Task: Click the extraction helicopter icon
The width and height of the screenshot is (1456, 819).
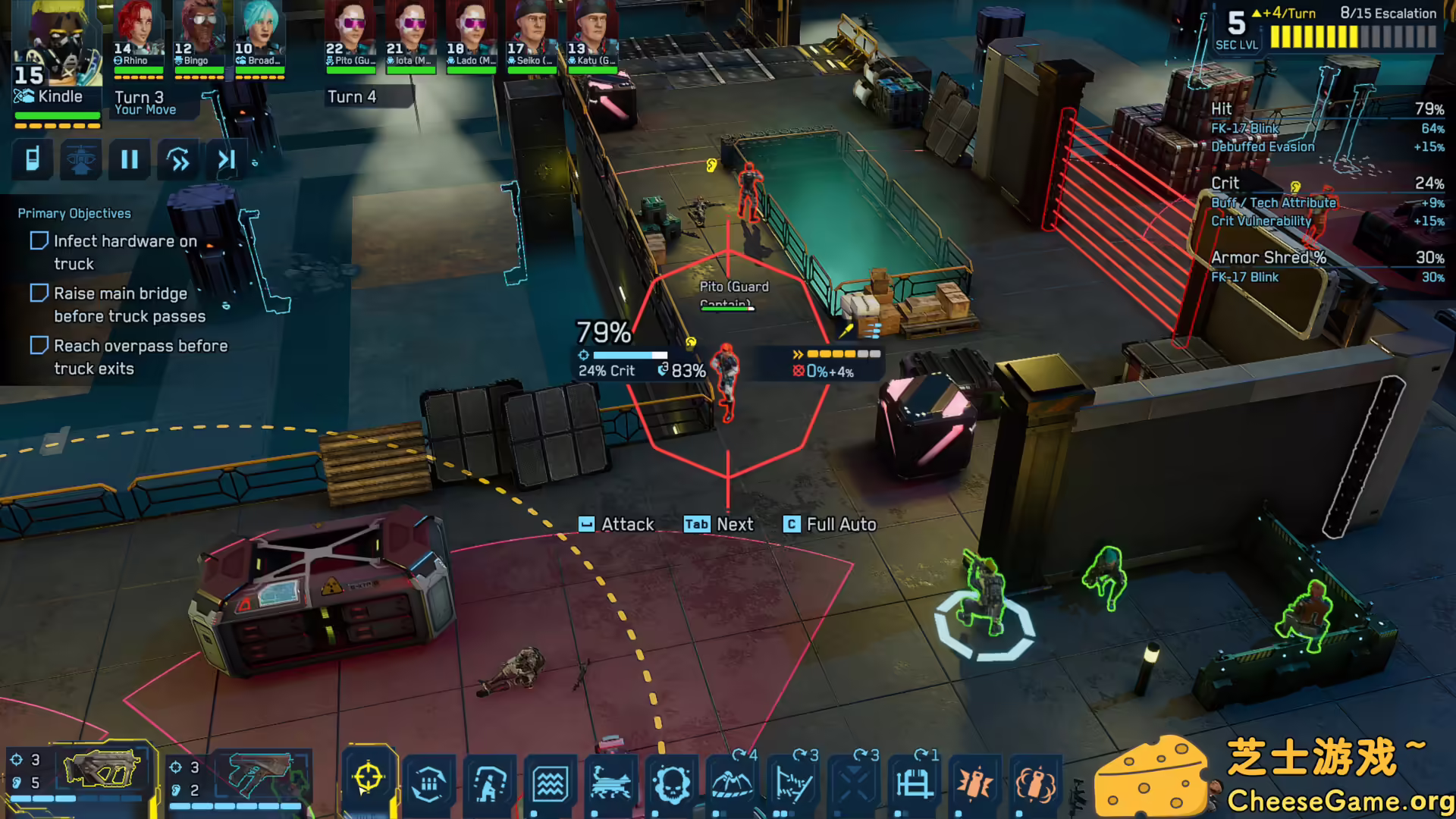Action: click(x=80, y=160)
